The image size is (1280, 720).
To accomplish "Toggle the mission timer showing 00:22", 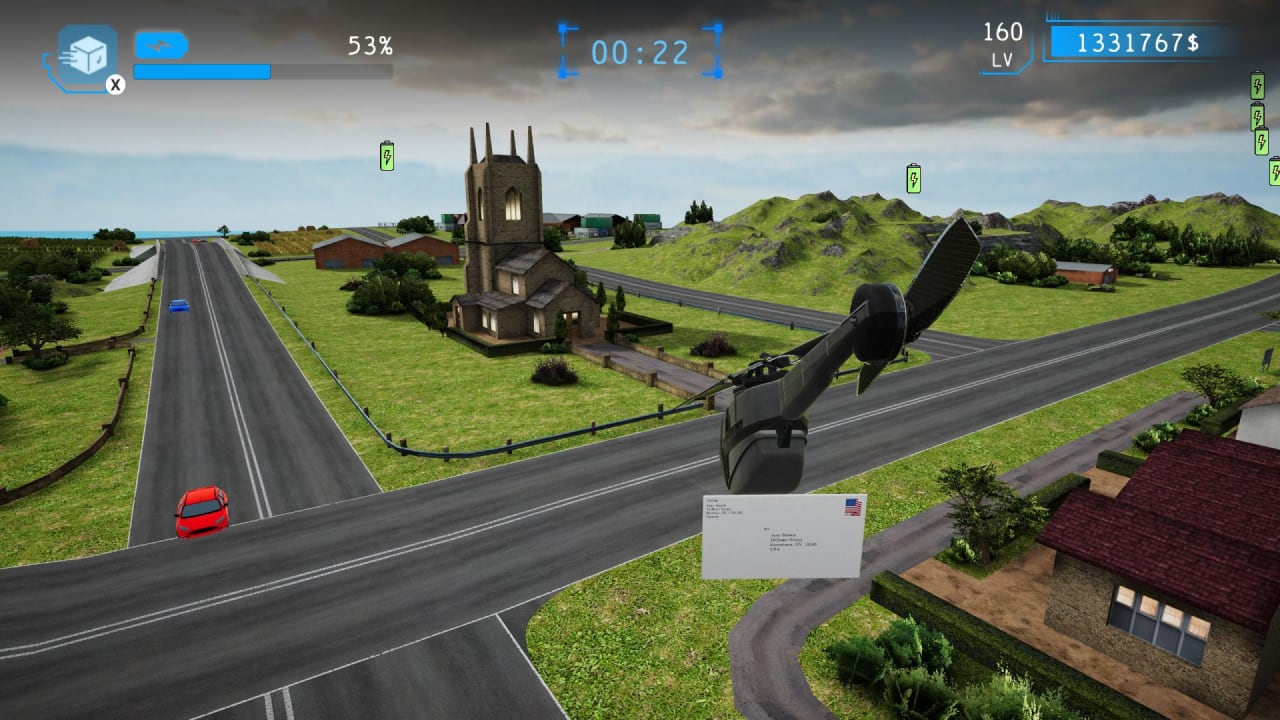I will 639,50.
